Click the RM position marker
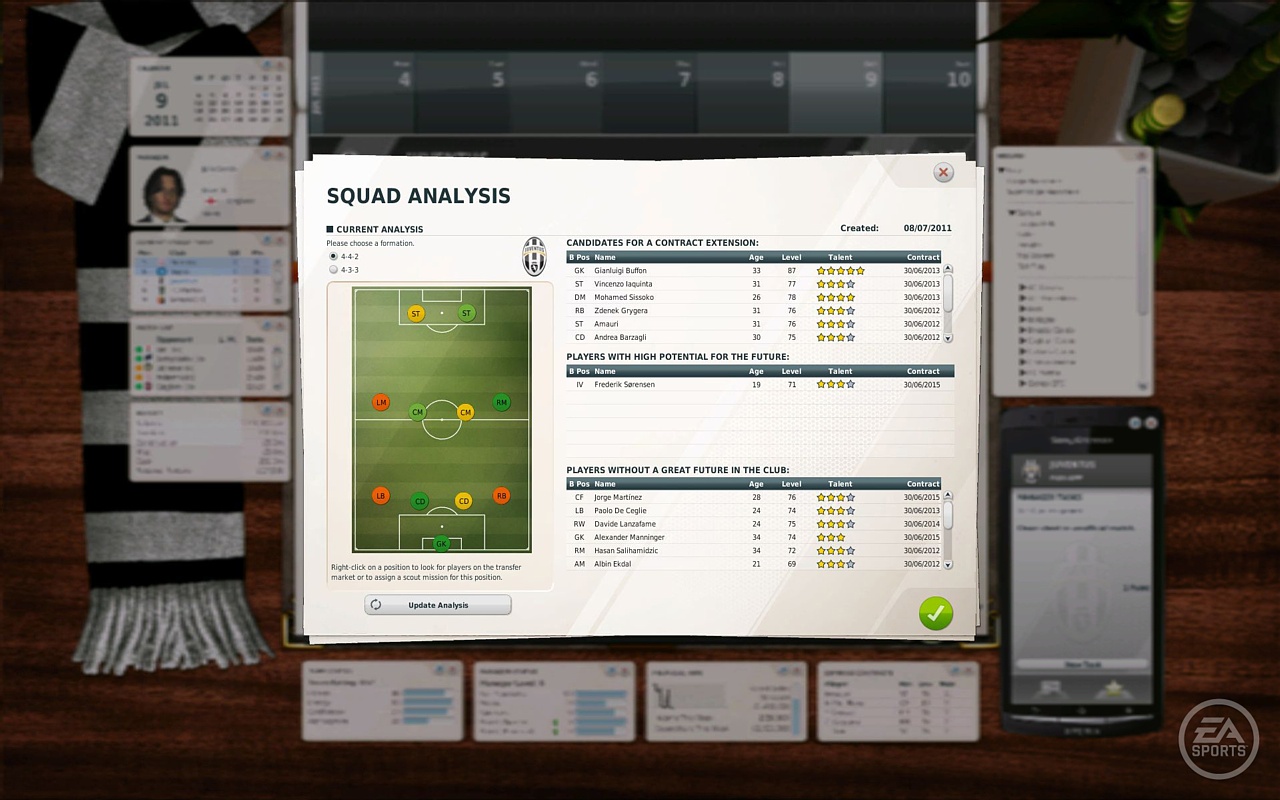 click(x=501, y=402)
